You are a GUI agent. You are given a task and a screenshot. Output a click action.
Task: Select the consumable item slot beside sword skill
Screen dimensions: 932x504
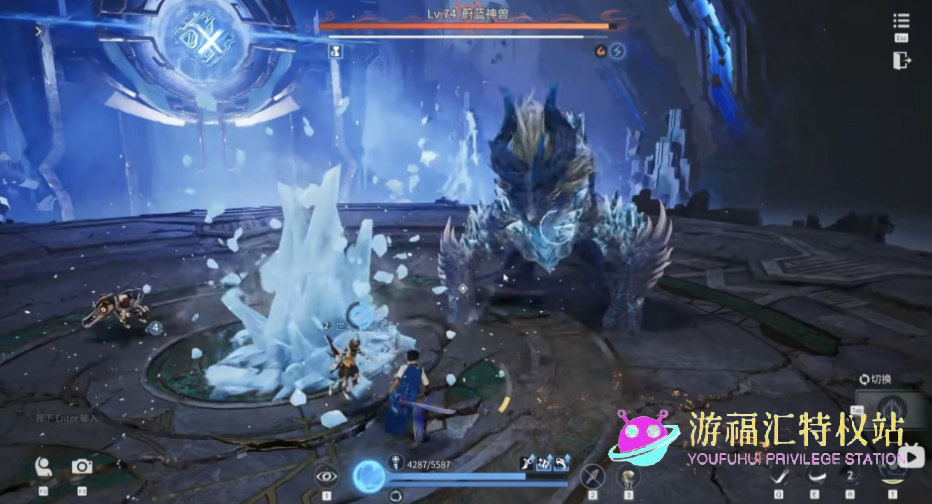[628, 477]
